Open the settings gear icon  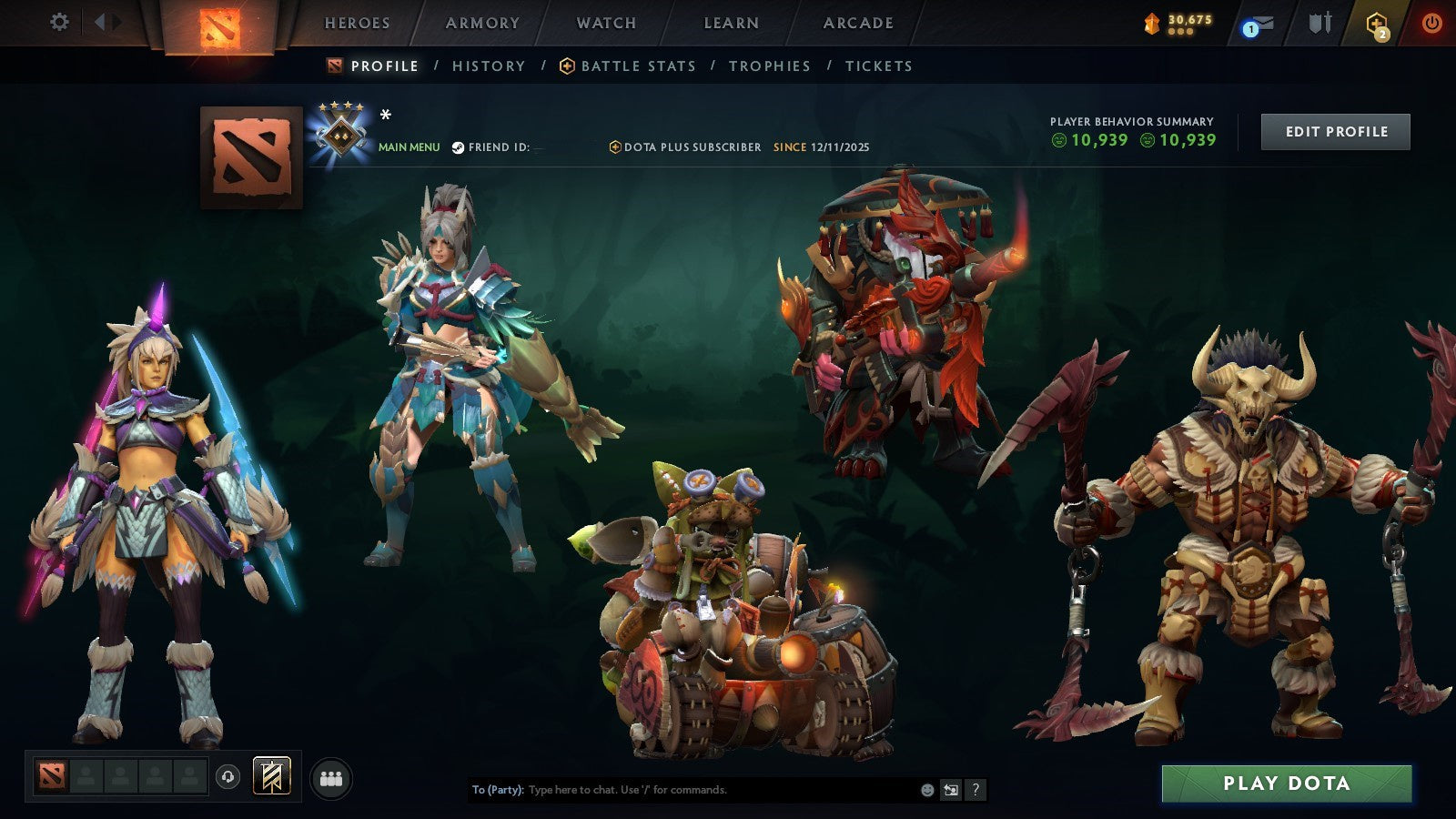pyautogui.click(x=59, y=20)
